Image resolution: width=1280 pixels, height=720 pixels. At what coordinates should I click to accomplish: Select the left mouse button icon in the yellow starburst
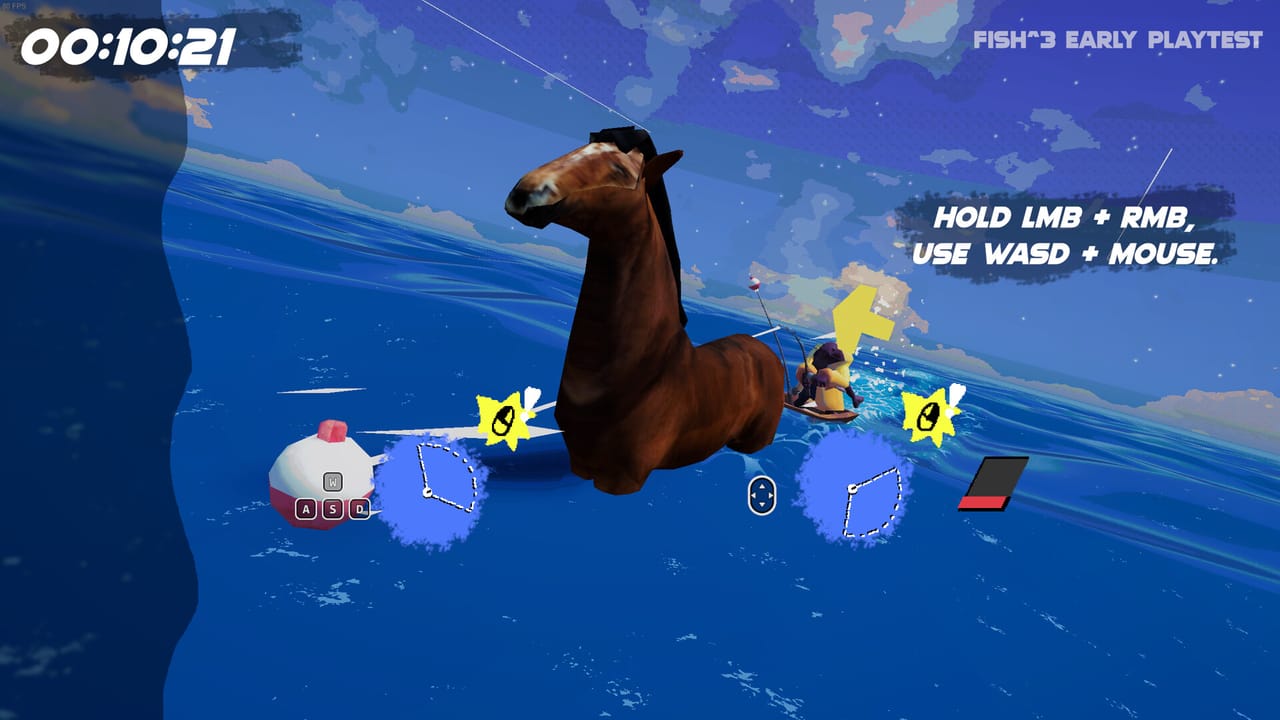click(502, 417)
